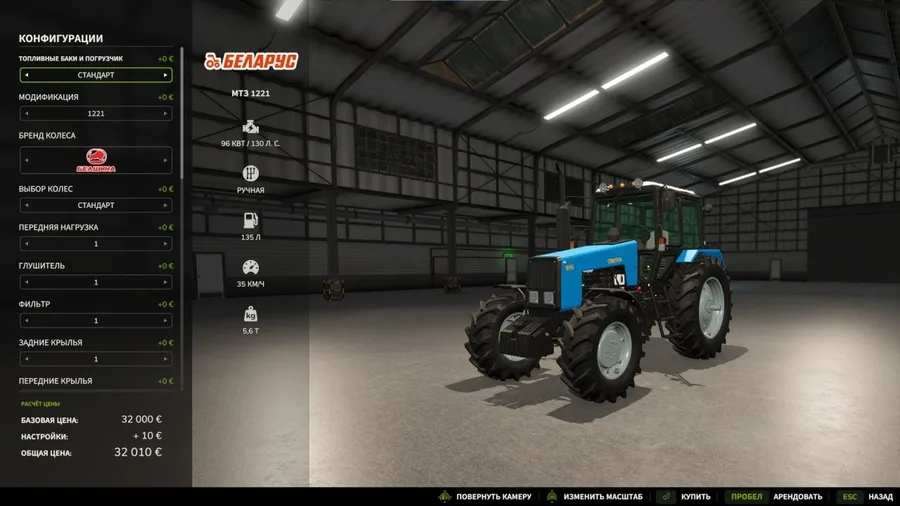This screenshot has width=900, height=506.
Task: Pick next Глушитель variant
Action: click(165, 282)
